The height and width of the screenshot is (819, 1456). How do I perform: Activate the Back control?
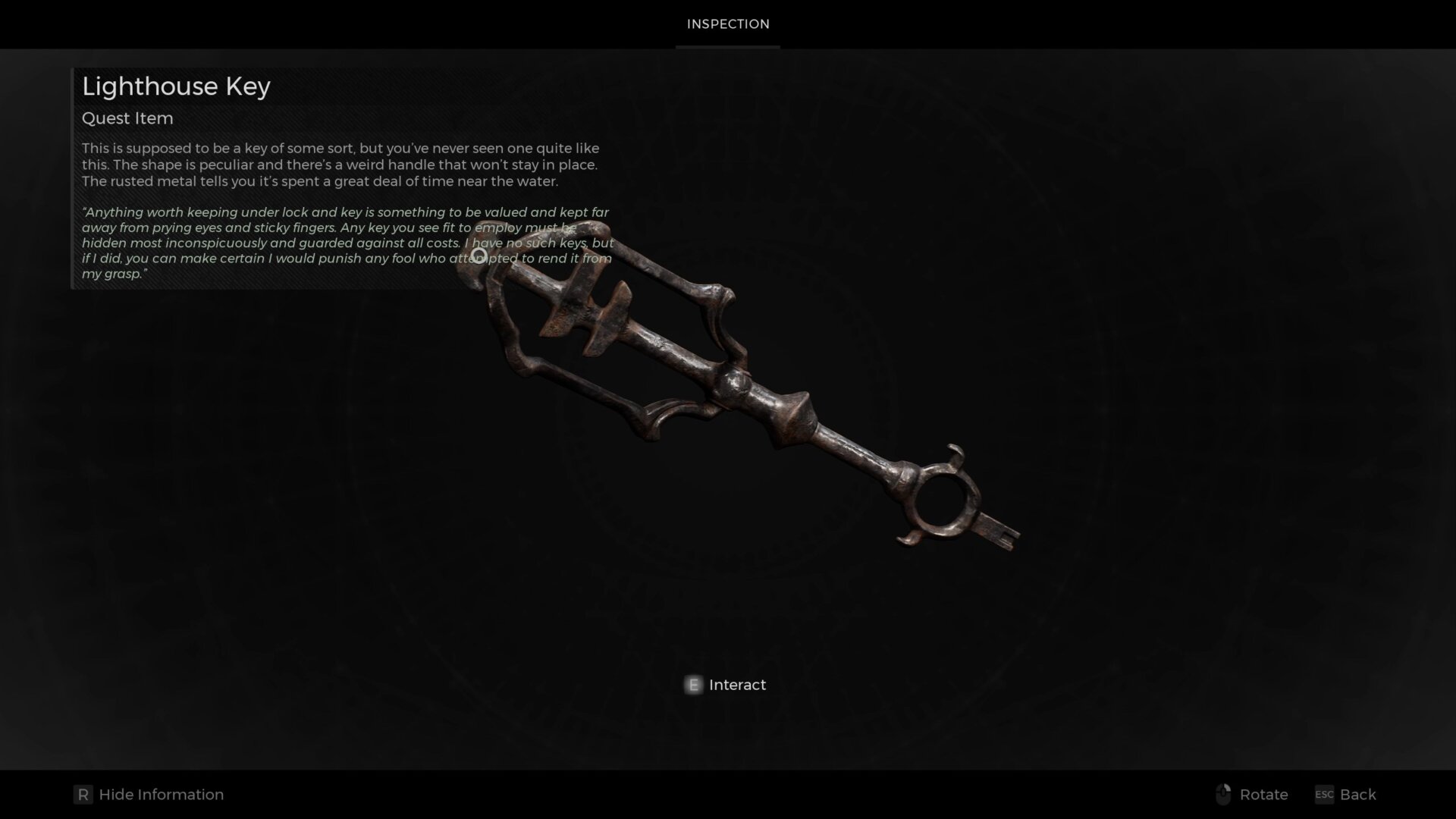1358,795
